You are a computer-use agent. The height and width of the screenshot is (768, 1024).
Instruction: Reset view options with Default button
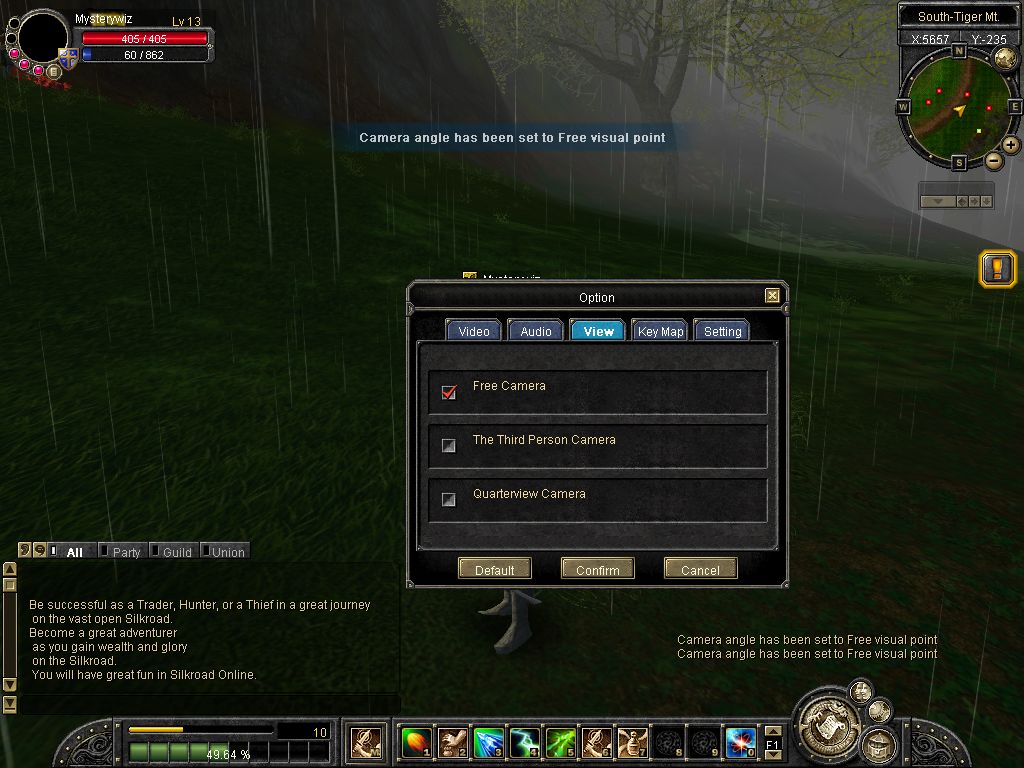tap(494, 569)
